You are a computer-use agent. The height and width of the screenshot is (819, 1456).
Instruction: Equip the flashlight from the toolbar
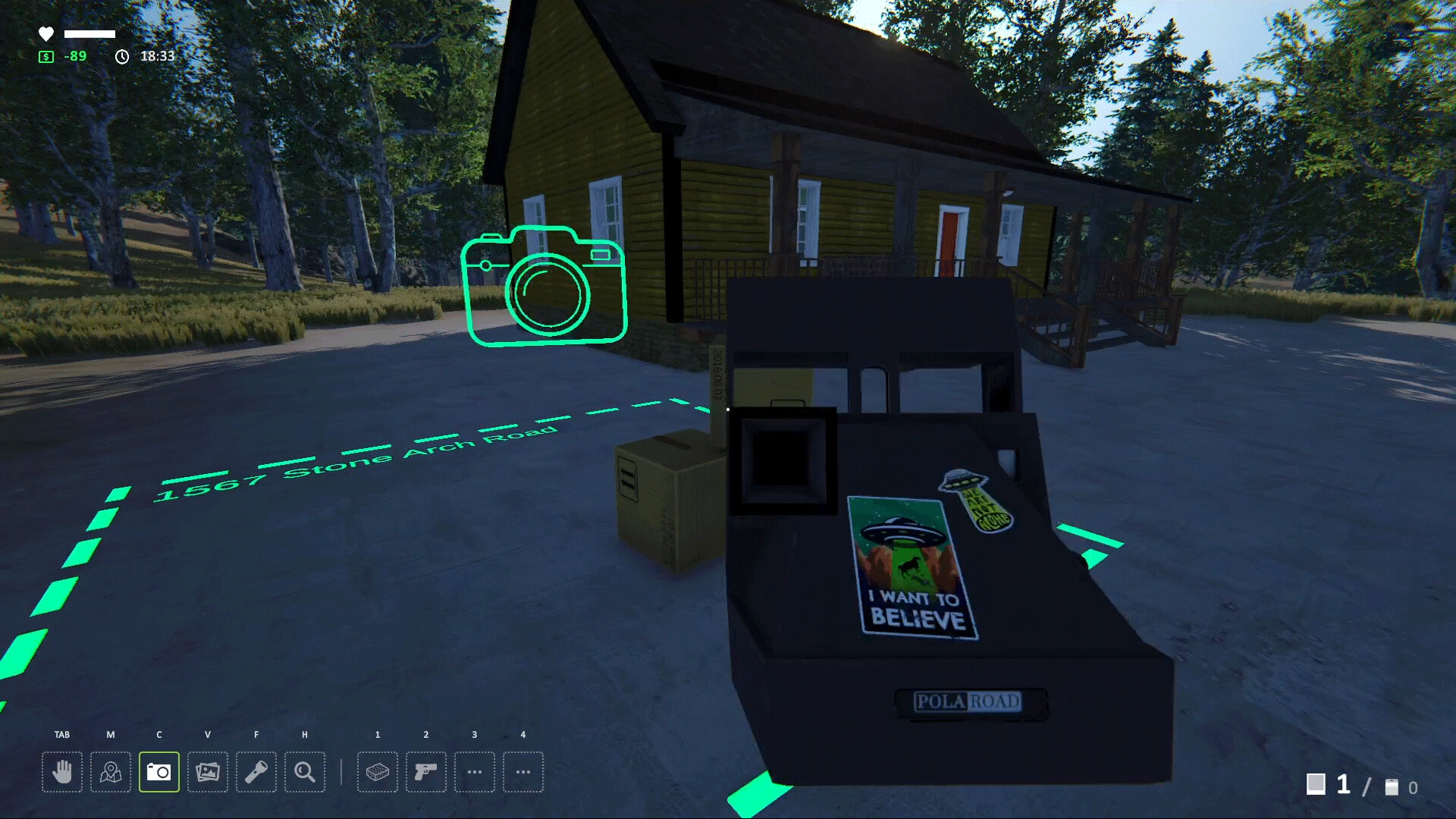tap(256, 772)
